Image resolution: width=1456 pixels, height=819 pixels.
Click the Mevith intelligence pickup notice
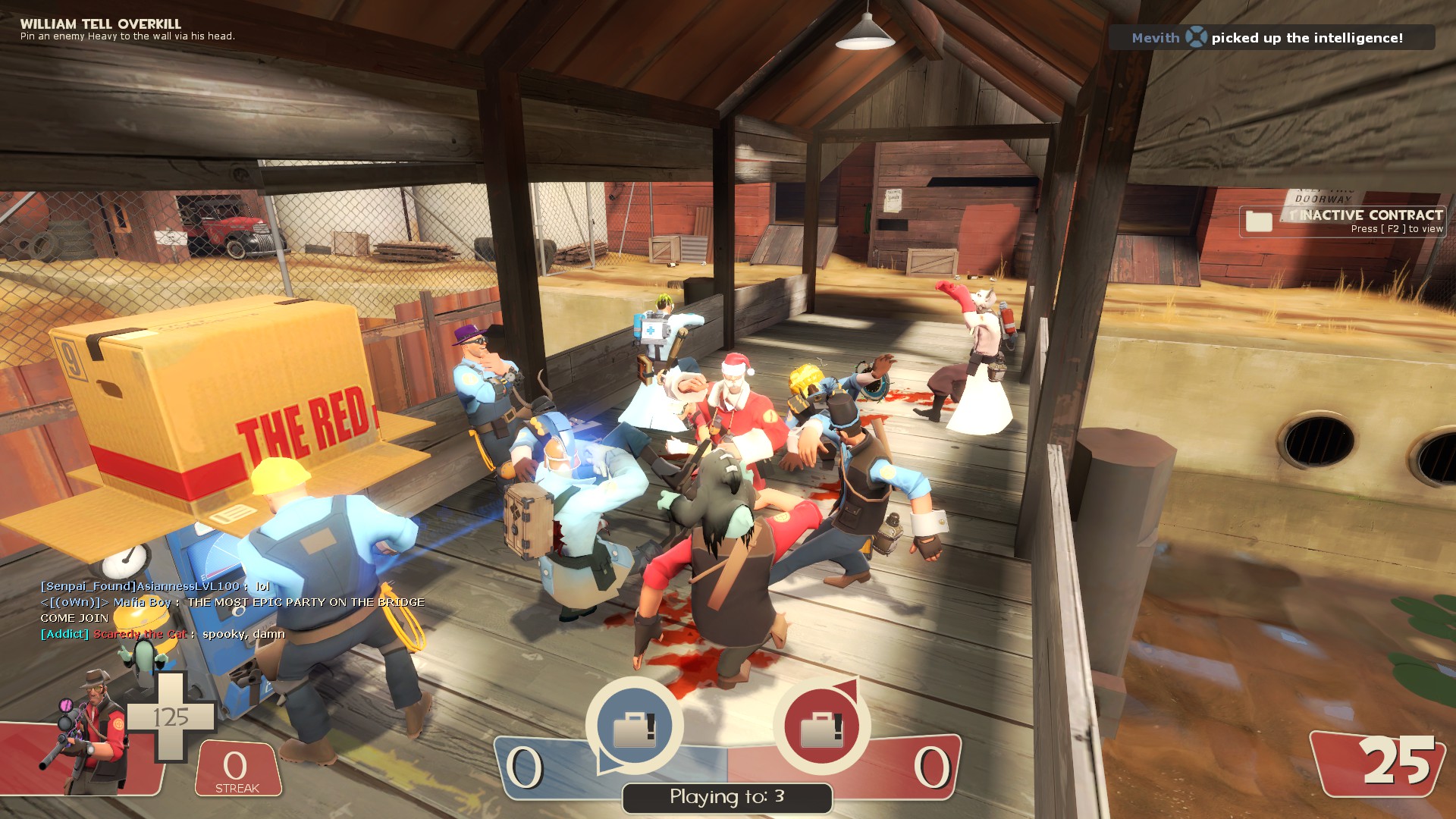point(1271,38)
